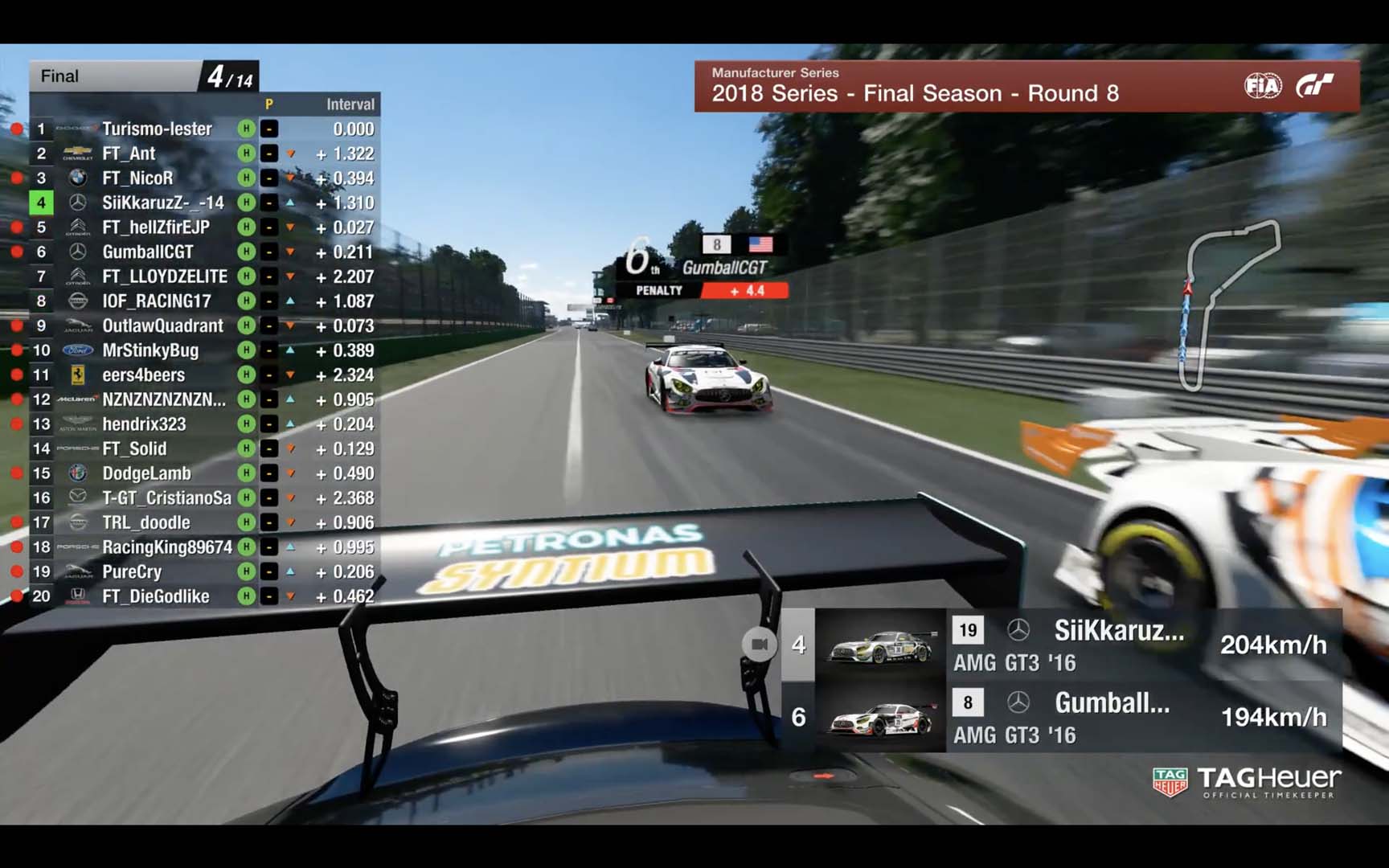Select the Gumball car thumbnail

point(880,717)
